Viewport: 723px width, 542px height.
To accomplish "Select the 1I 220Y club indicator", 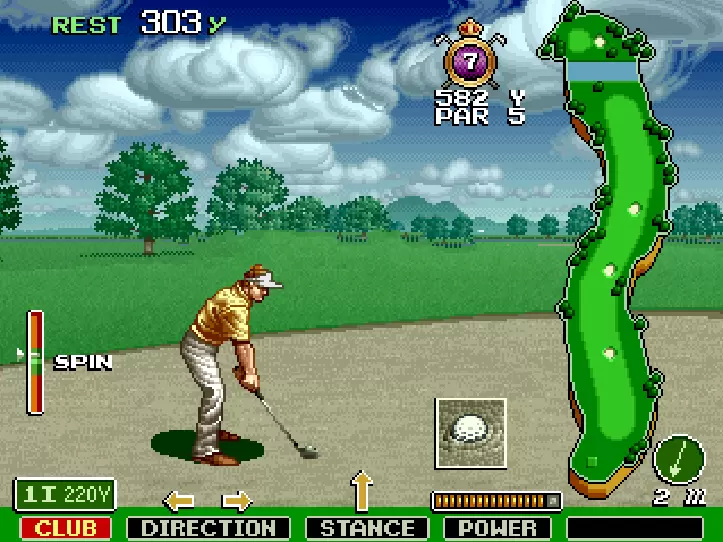I will (65, 494).
